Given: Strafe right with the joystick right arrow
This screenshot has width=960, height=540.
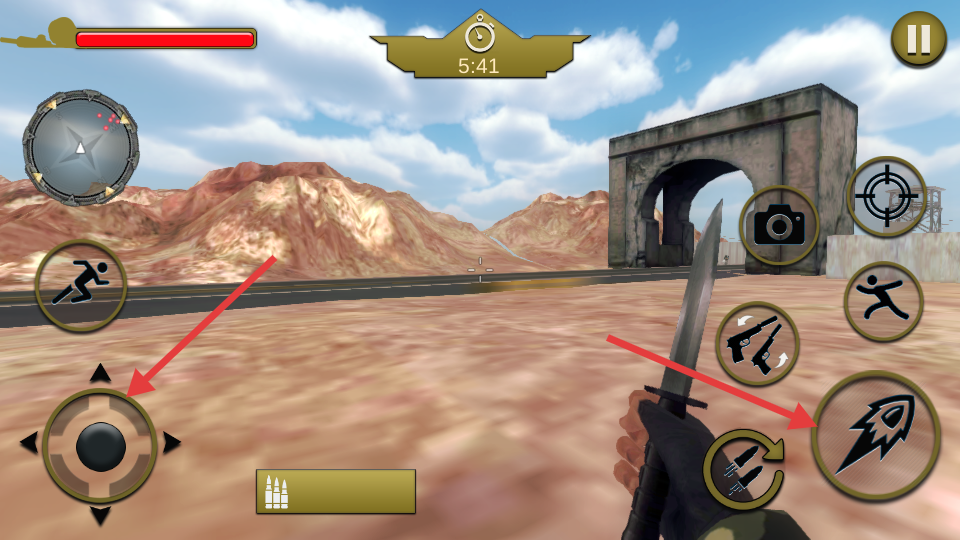Looking at the screenshot, I should tap(171, 442).
